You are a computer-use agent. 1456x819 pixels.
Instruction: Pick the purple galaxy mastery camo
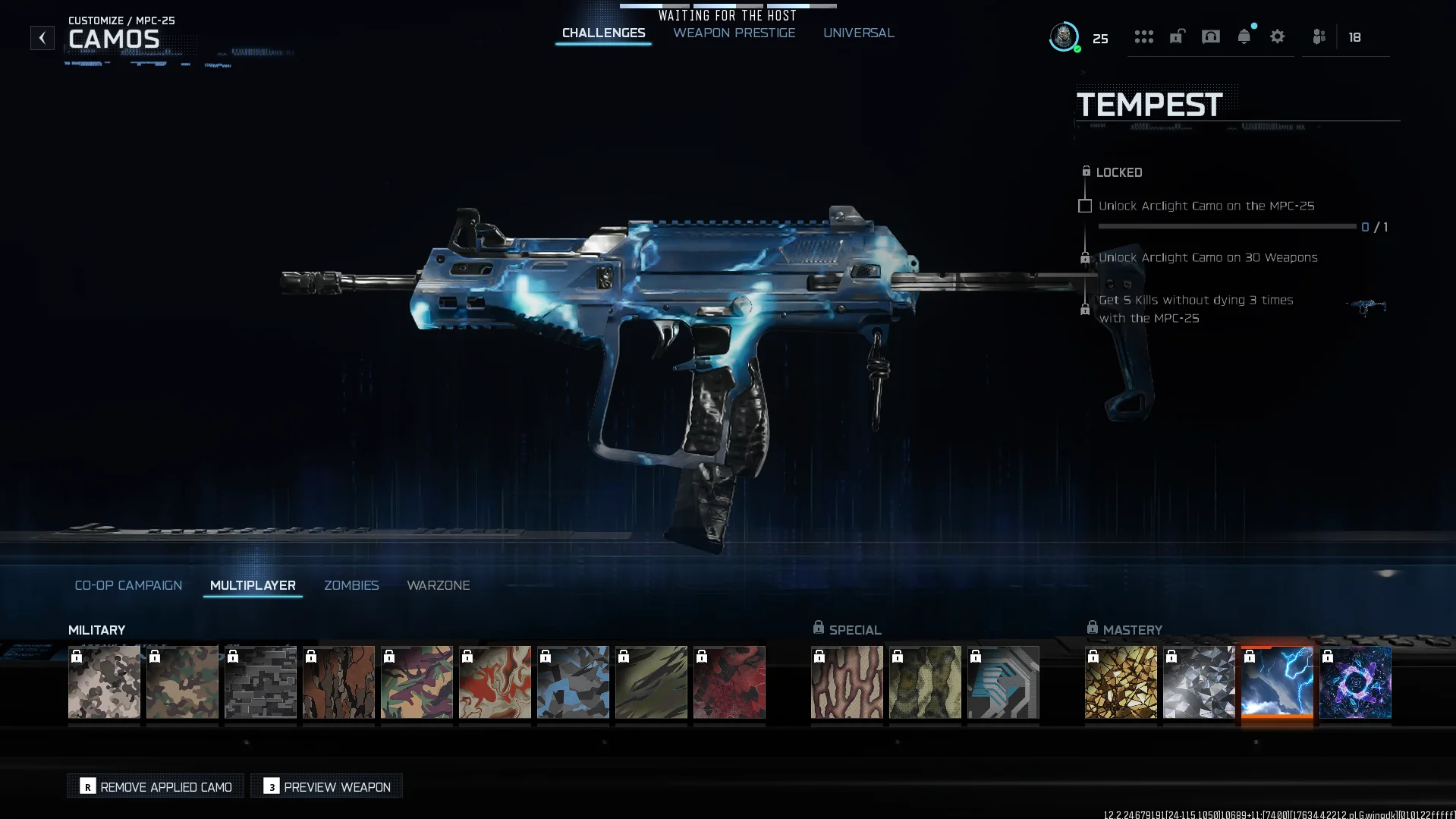pos(1355,682)
